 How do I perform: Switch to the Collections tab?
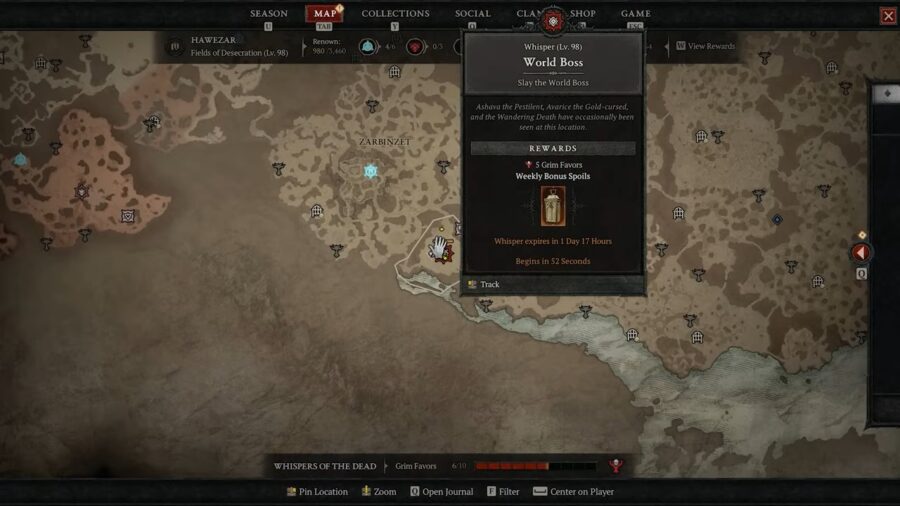pyautogui.click(x=395, y=14)
